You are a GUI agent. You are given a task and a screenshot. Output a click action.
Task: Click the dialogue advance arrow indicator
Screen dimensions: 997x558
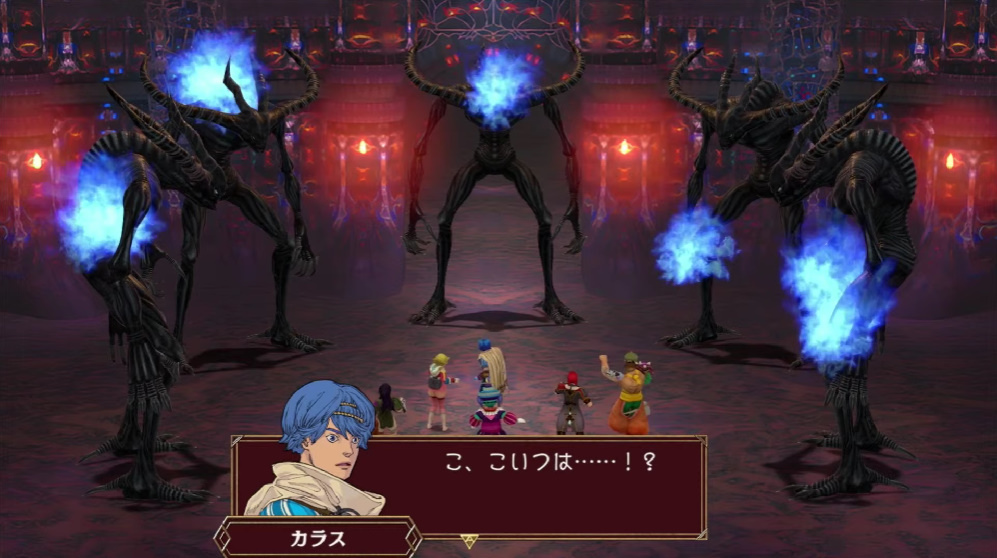469,541
